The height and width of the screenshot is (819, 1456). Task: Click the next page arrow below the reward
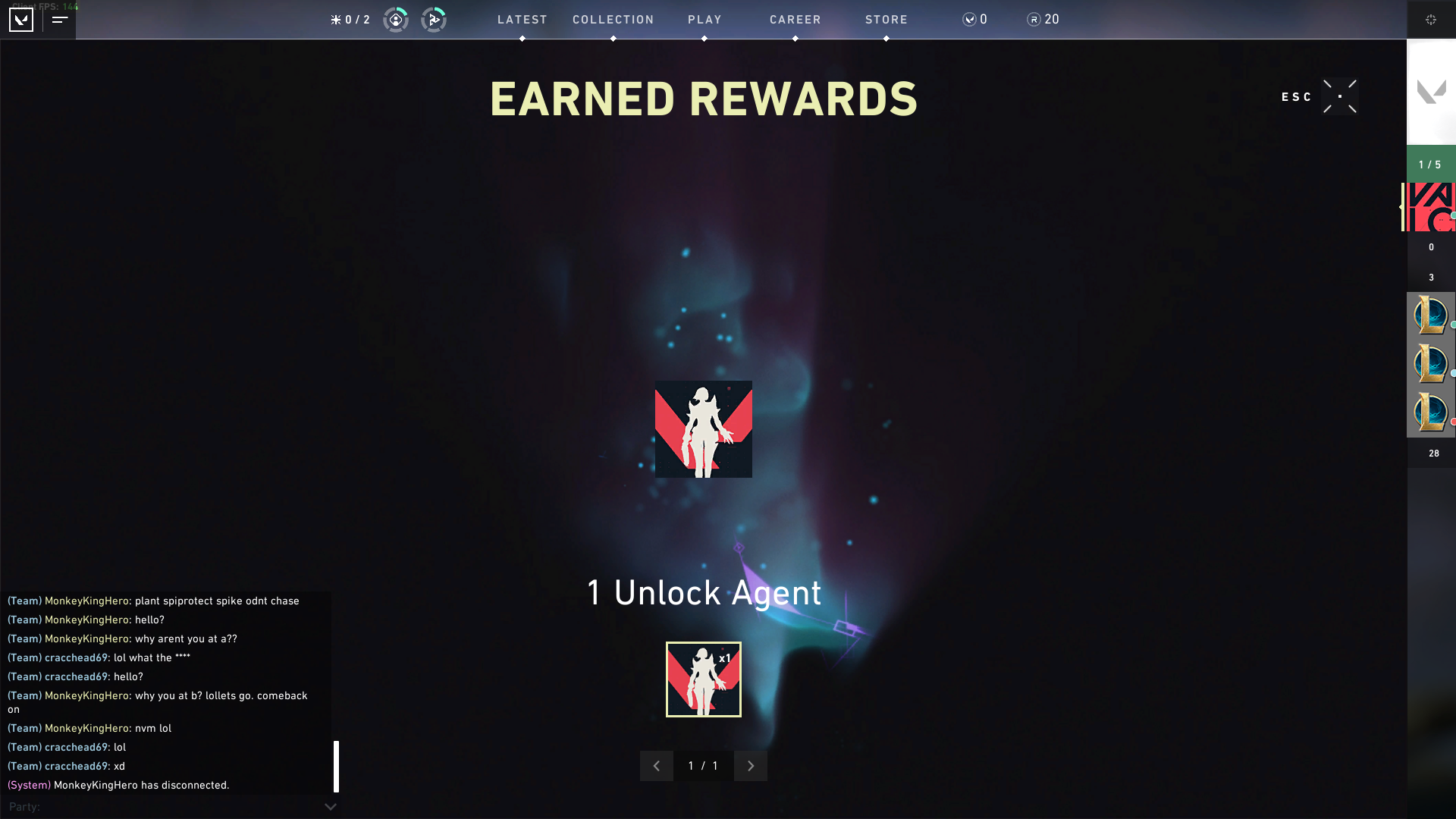coord(750,766)
